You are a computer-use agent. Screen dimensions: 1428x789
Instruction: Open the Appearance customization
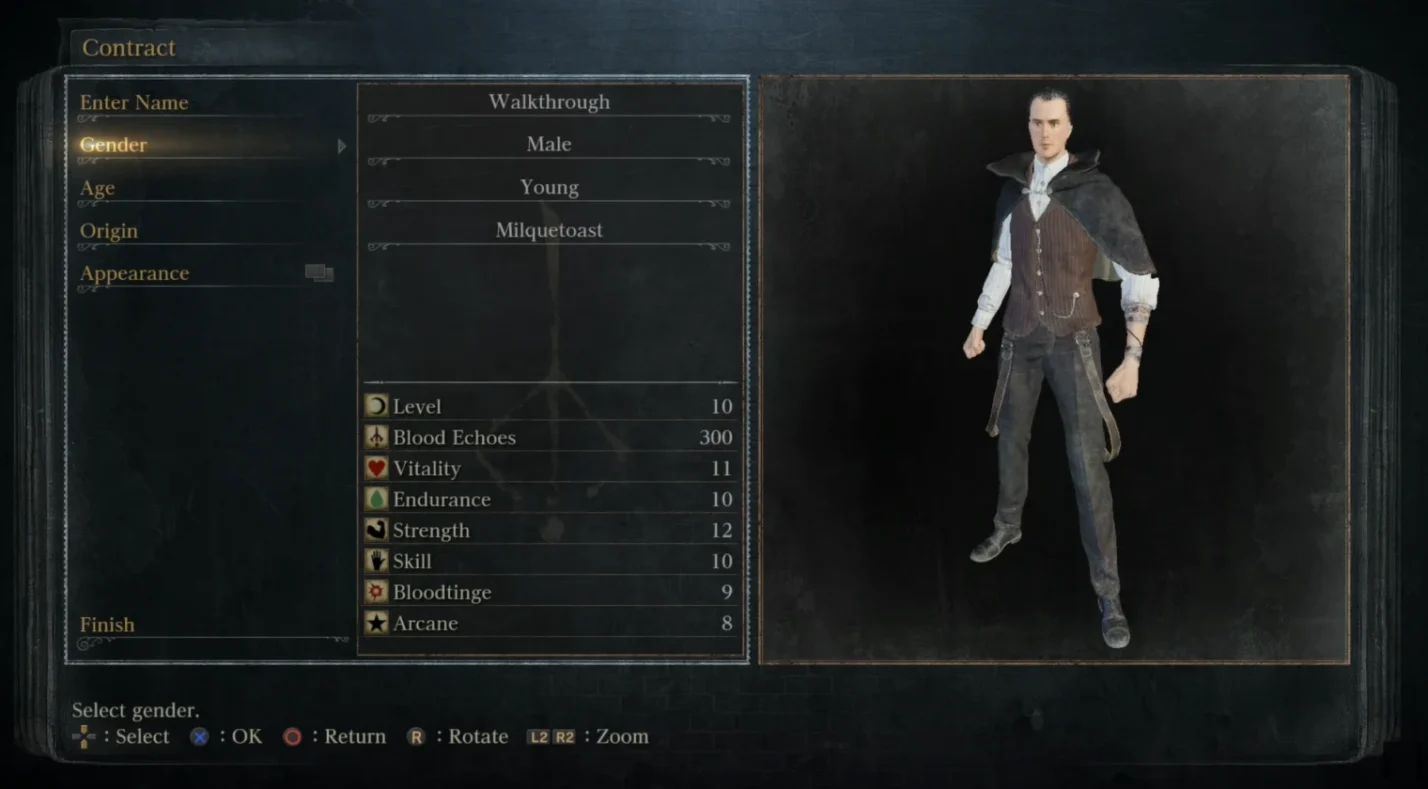point(135,274)
